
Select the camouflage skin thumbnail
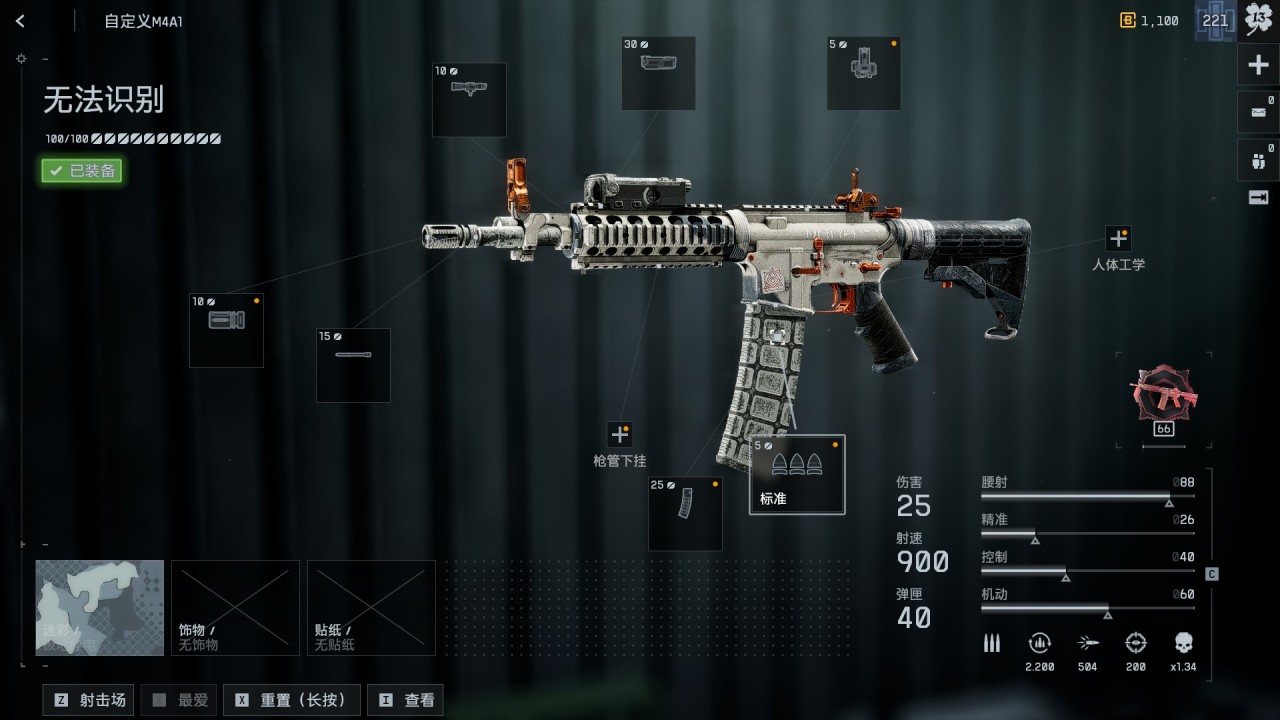click(x=100, y=608)
